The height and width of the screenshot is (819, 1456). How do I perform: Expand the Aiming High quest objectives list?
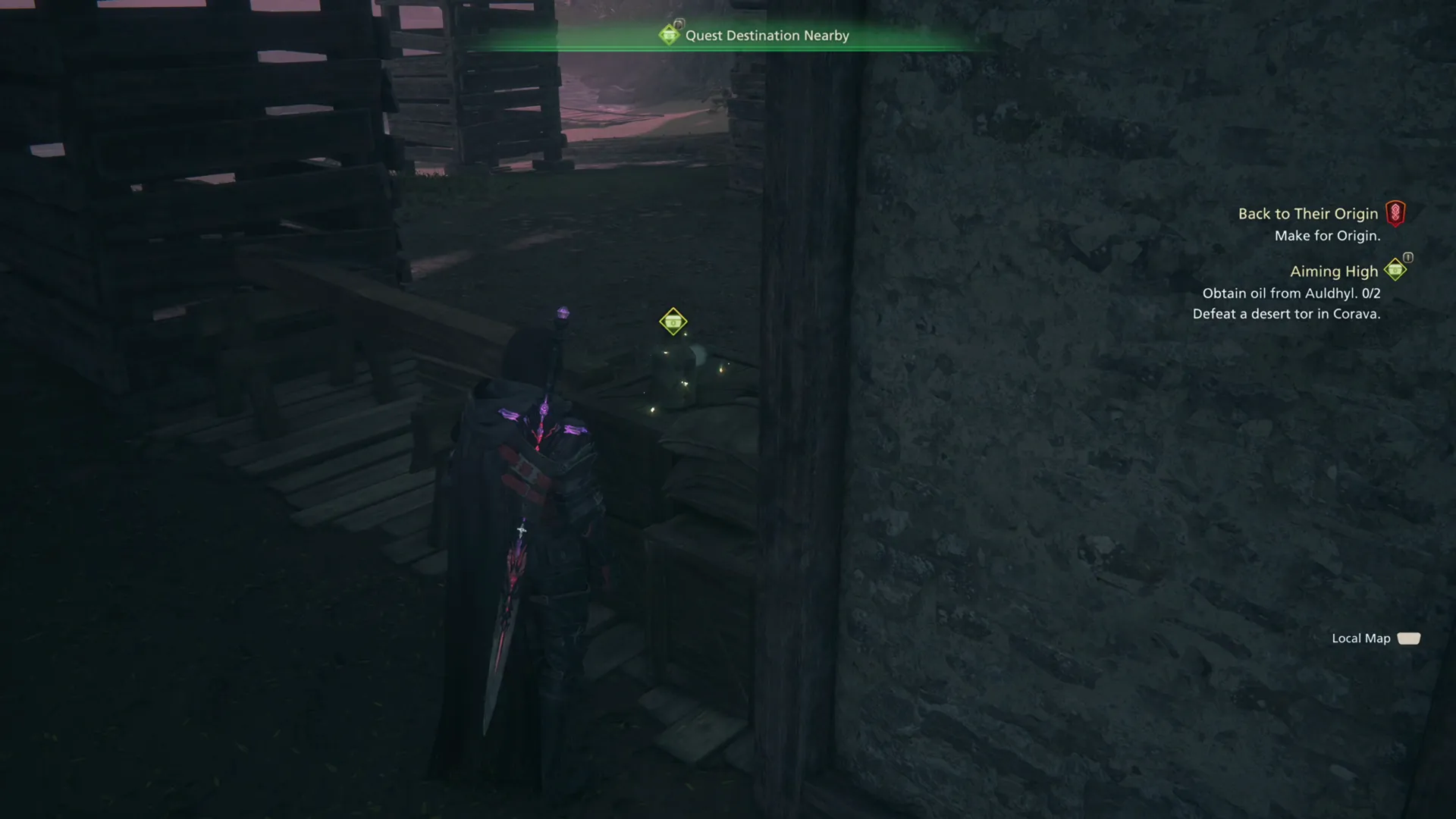1335,271
